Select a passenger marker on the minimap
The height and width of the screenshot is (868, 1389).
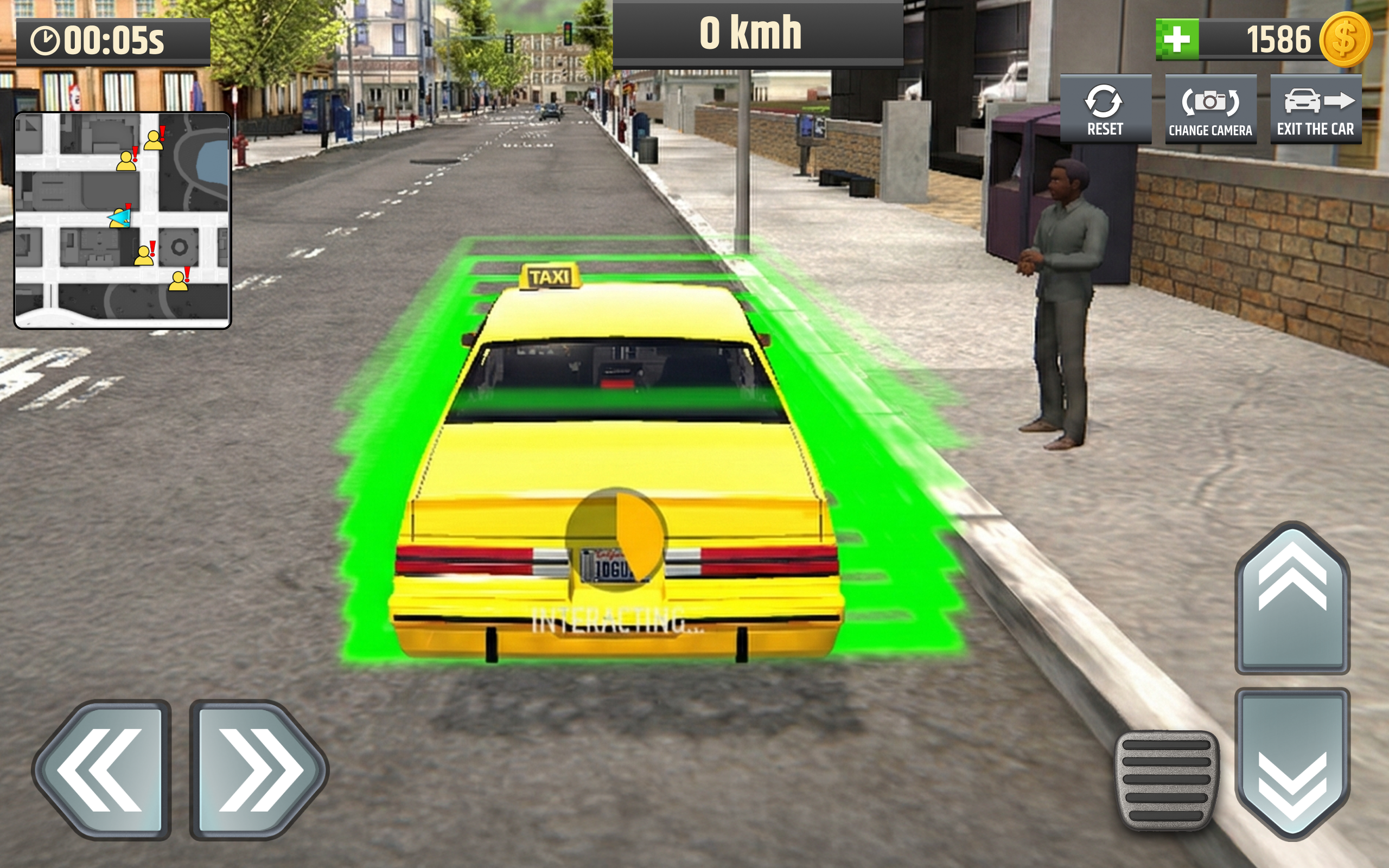point(154,141)
